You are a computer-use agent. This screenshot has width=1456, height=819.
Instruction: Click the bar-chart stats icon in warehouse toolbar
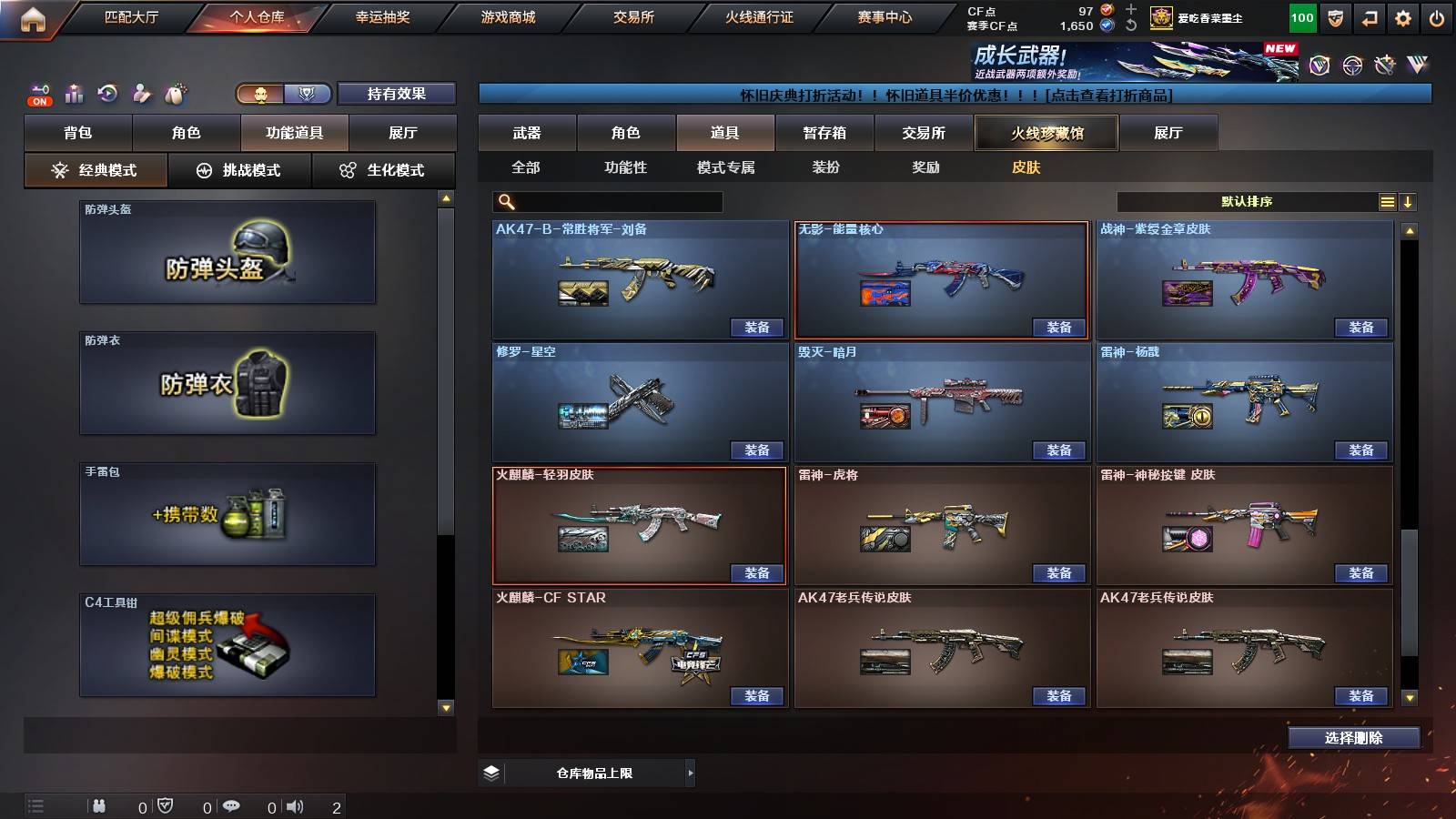(74, 92)
